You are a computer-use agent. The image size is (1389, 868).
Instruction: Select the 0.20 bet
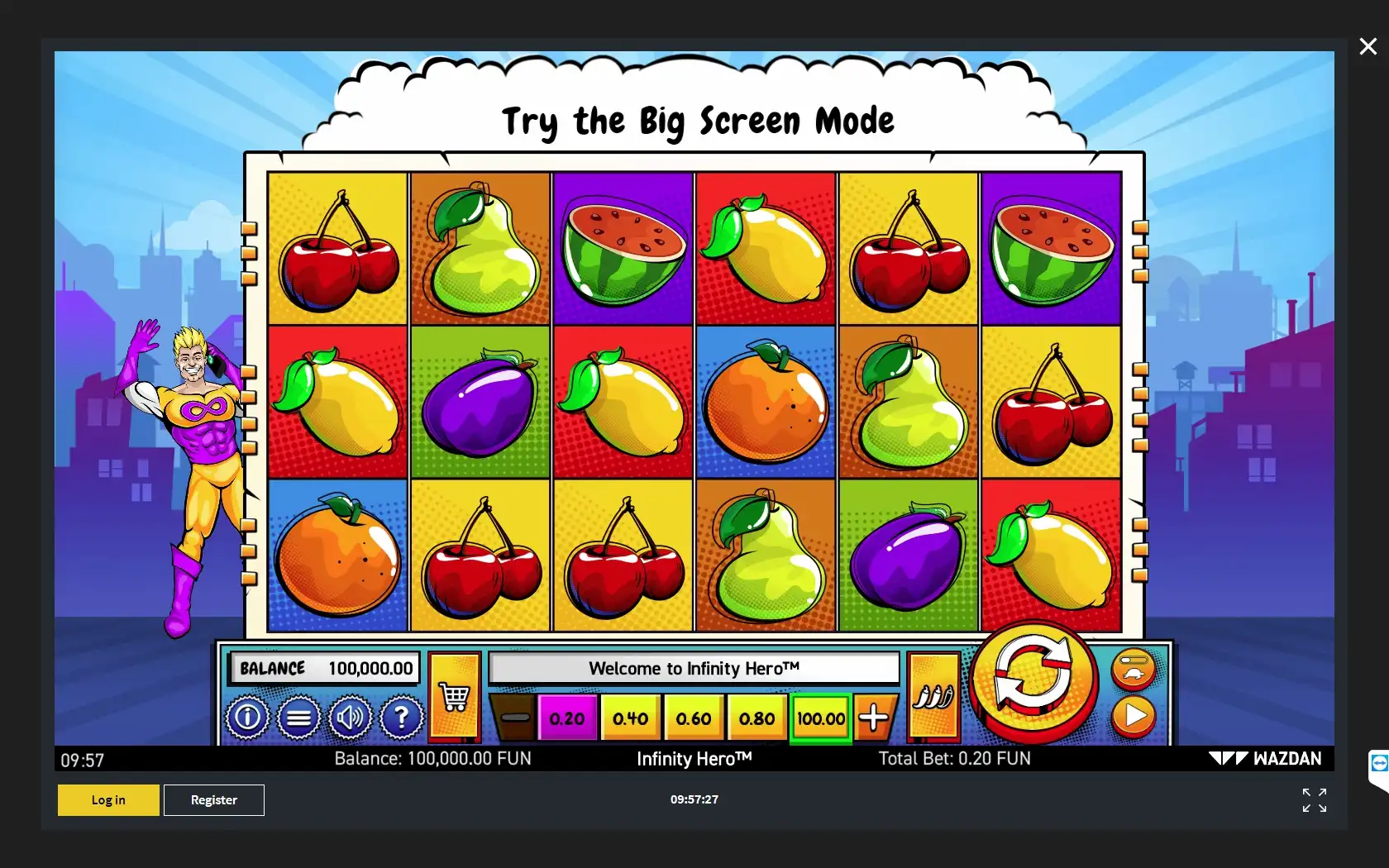(x=566, y=718)
